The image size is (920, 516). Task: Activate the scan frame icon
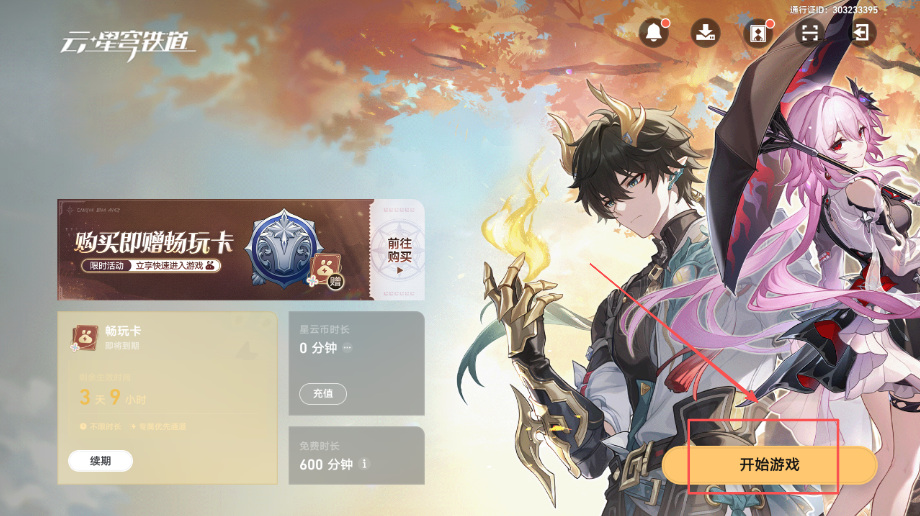pyautogui.click(x=809, y=32)
